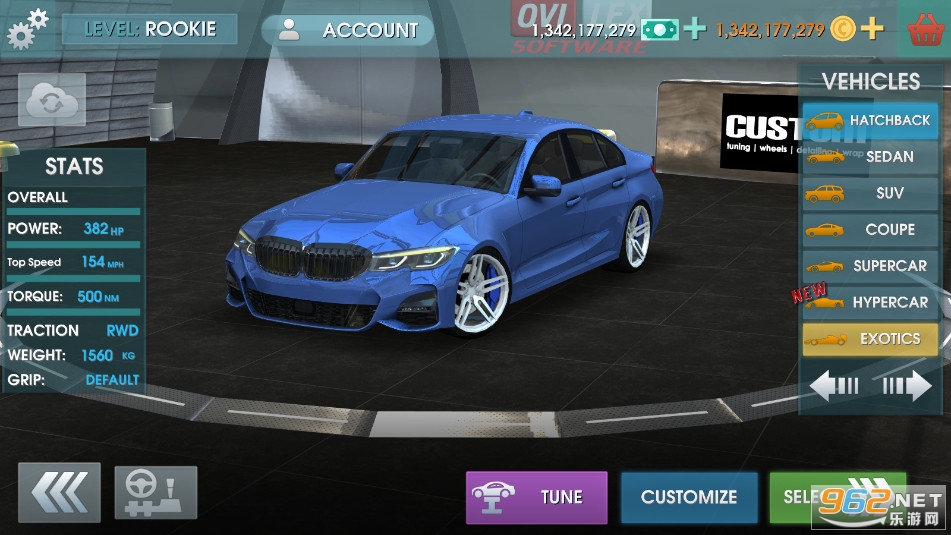Open the steering wheel controls settings
Image resolution: width=951 pixels, height=535 pixels.
pyautogui.click(x=156, y=492)
